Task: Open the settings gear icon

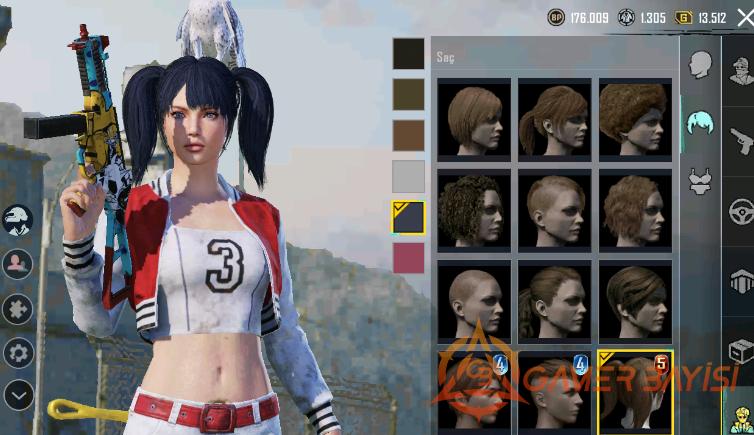Action: pyautogui.click(x=18, y=351)
